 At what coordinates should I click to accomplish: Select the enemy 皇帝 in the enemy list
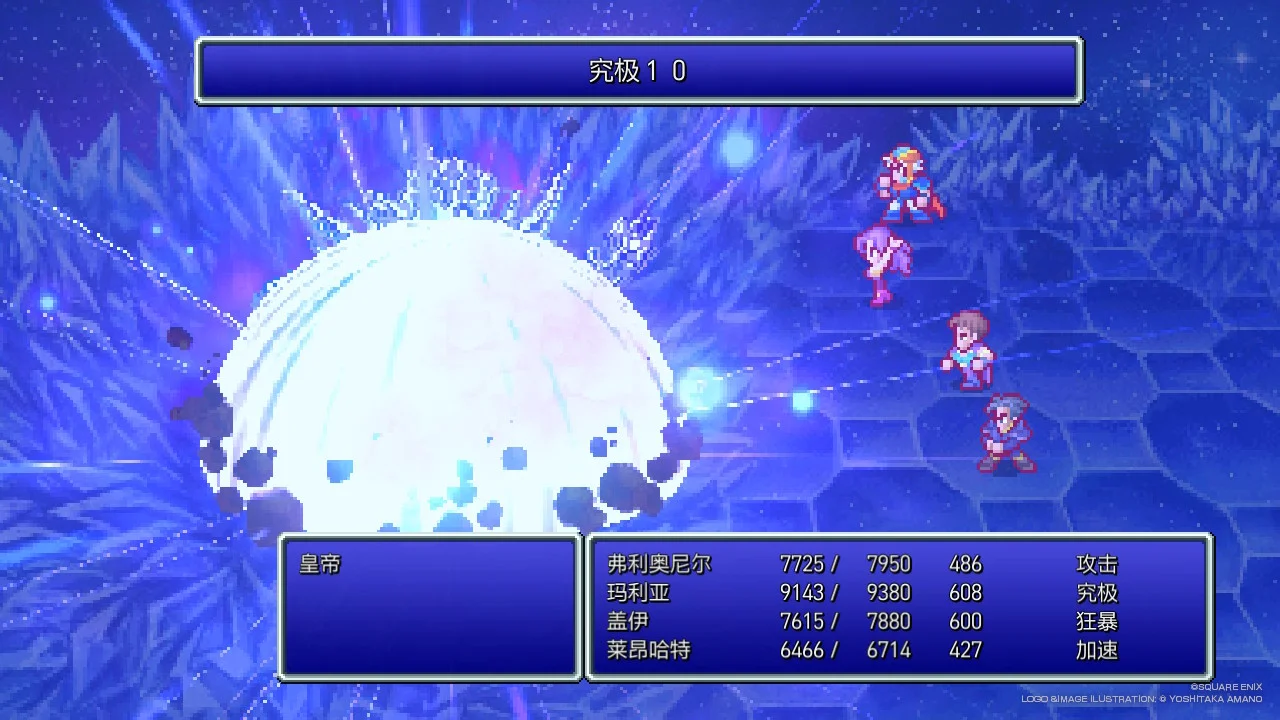[321, 565]
